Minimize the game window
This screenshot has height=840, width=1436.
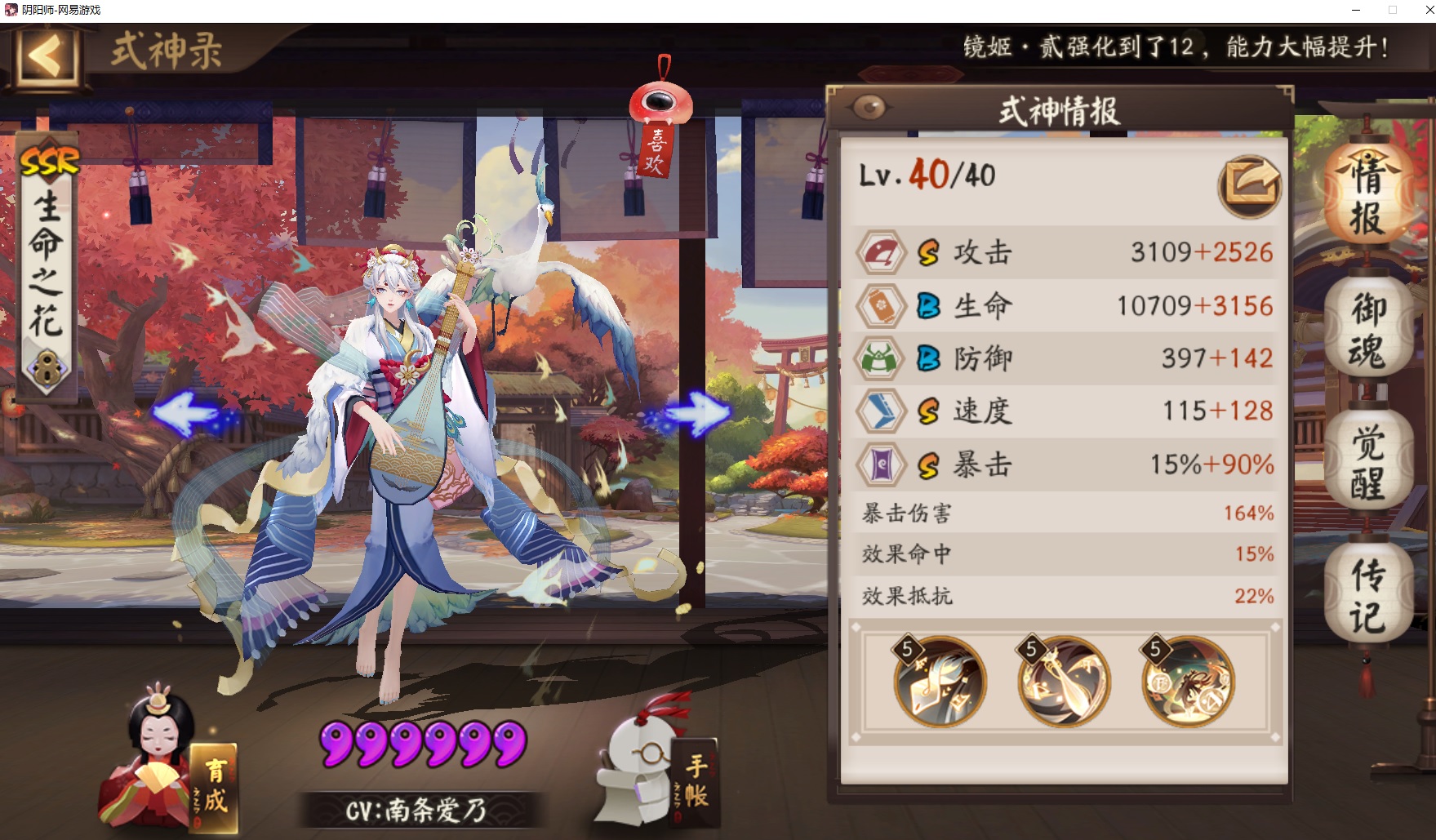click(x=1356, y=11)
